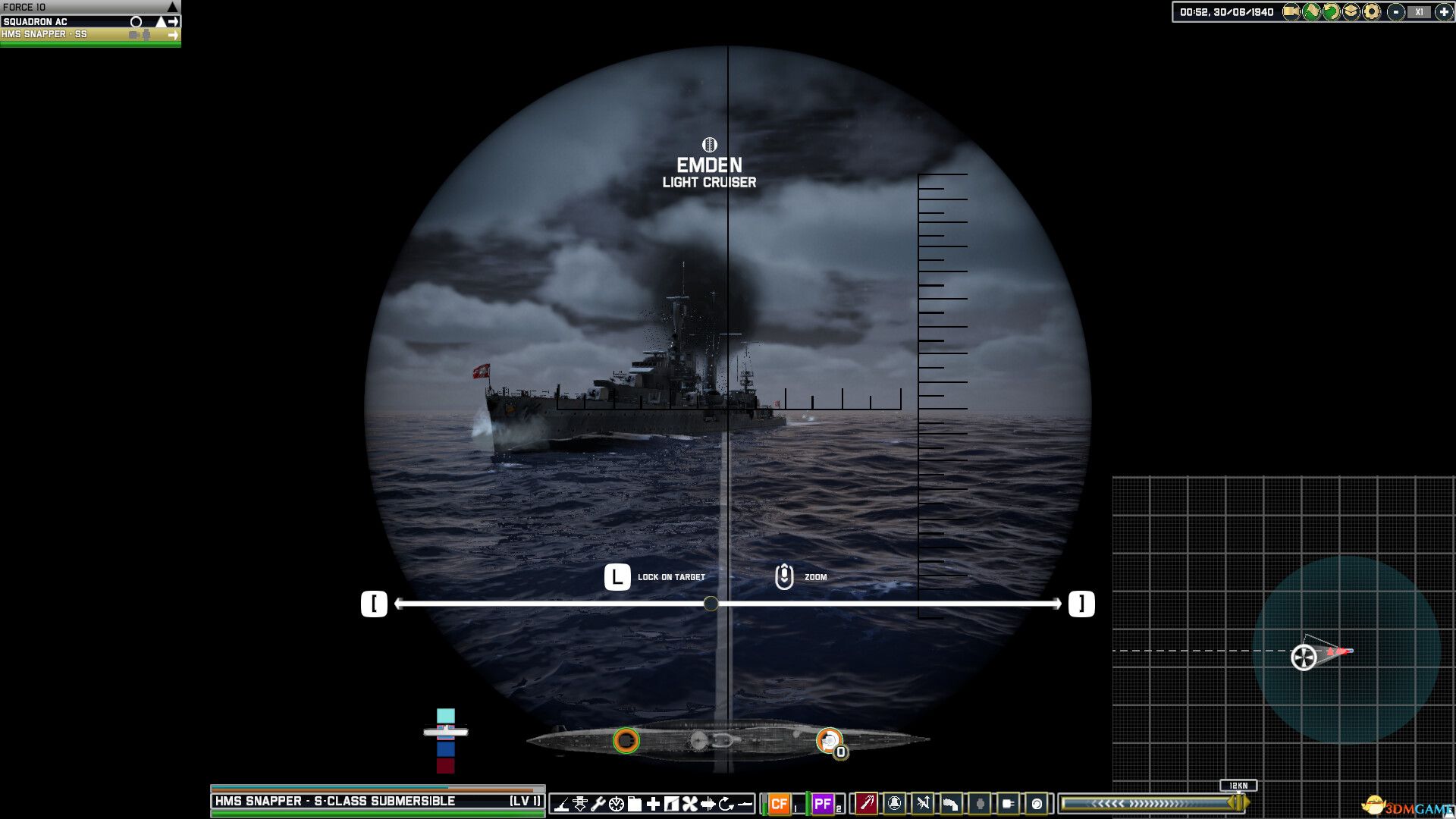Toggle the purple PF mode
Screen dimensions: 1456x819
pyautogui.click(x=824, y=804)
